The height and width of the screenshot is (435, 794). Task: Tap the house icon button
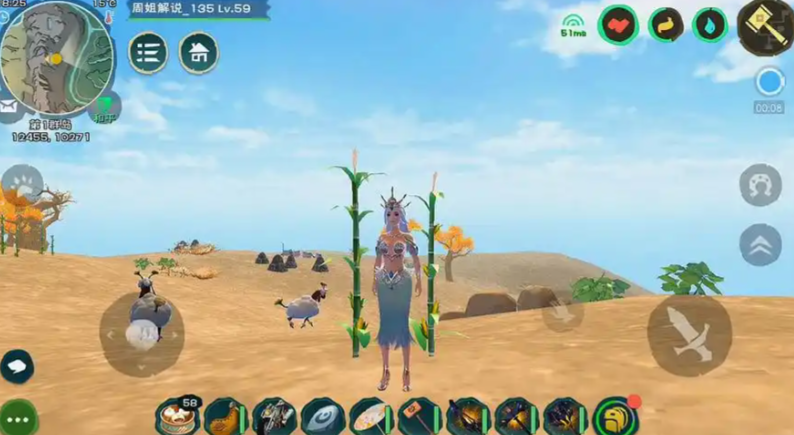click(x=199, y=53)
